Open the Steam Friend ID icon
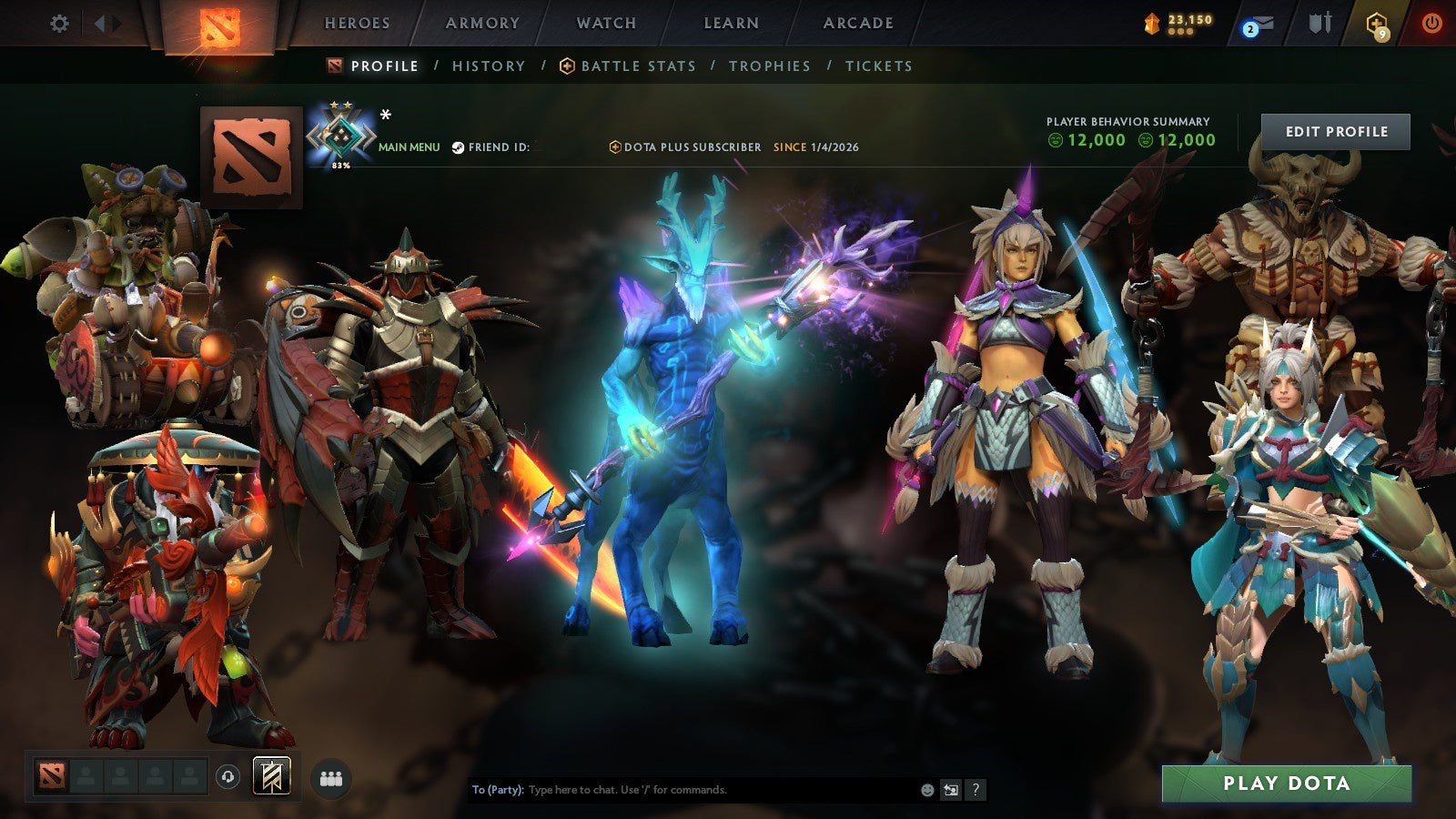The image size is (1456, 819). pos(460,147)
